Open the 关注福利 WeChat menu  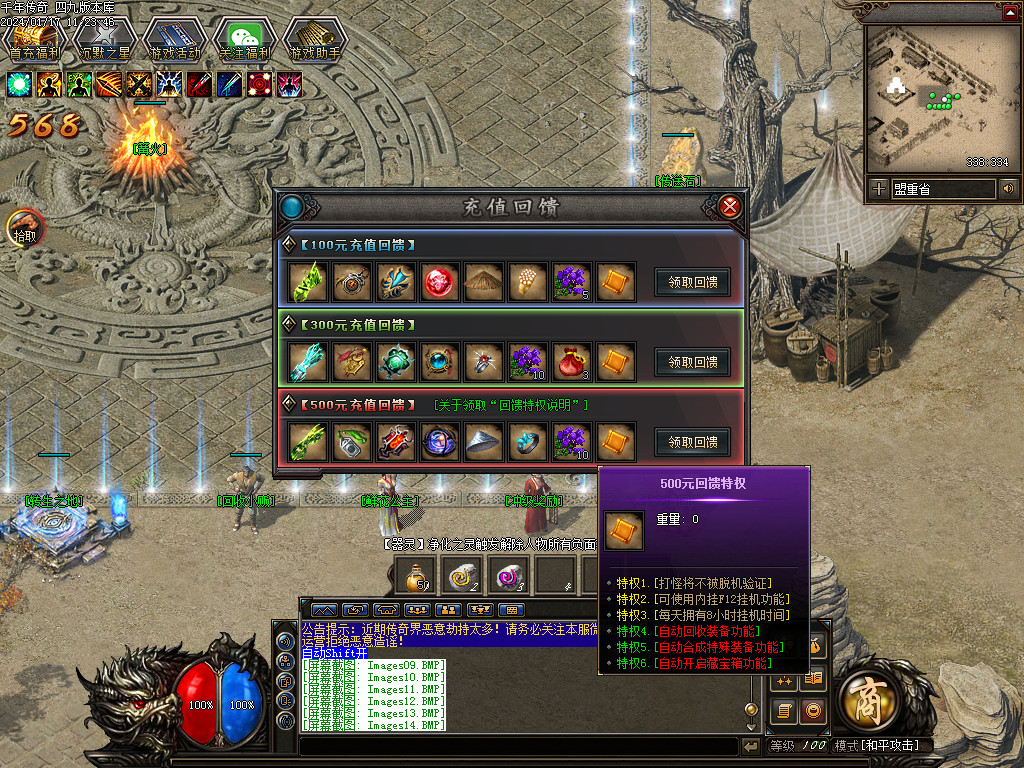tap(244, 38)
